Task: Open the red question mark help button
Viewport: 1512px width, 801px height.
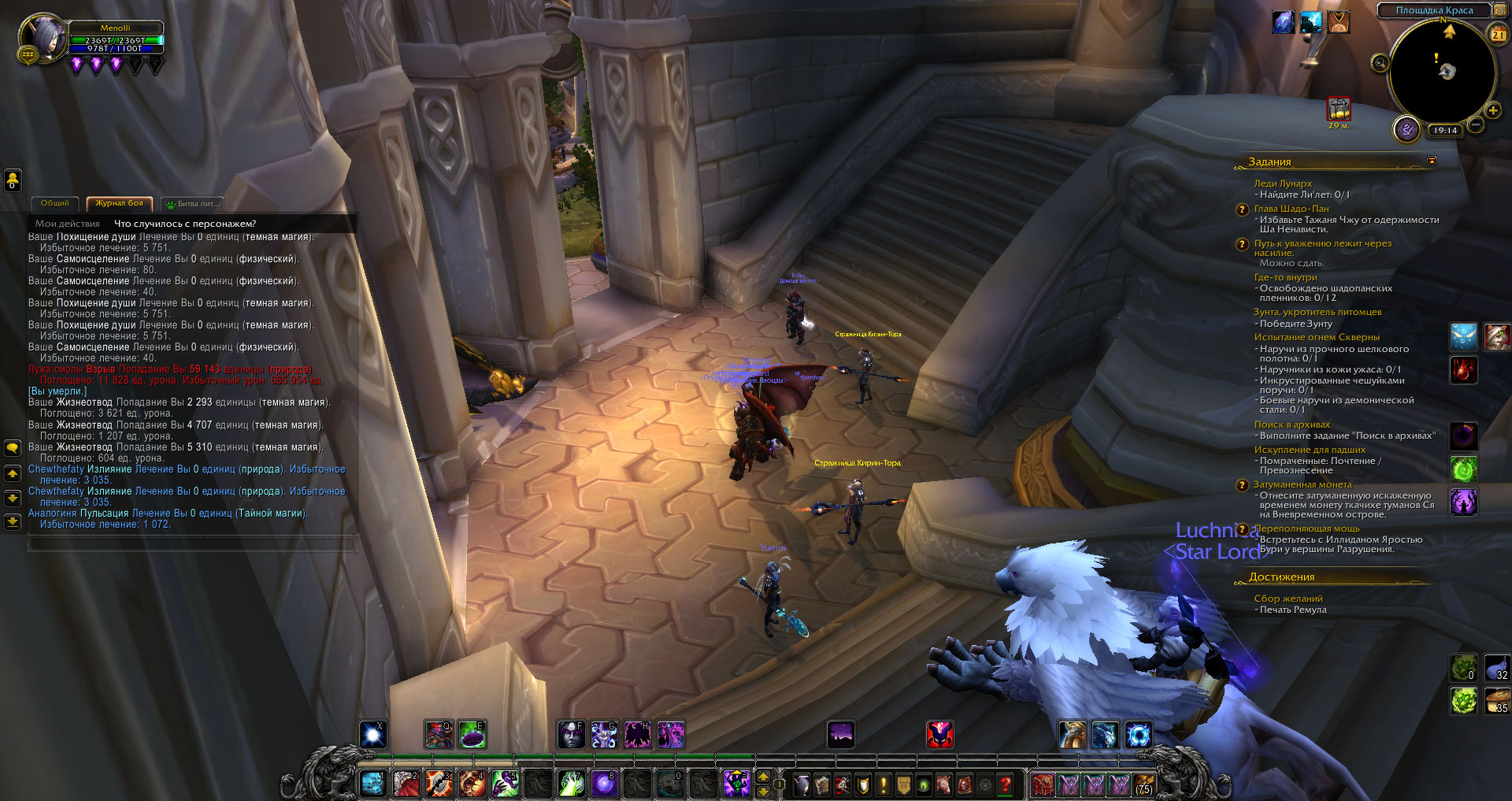Action: pyautogui.click(x=1005, y=784)
